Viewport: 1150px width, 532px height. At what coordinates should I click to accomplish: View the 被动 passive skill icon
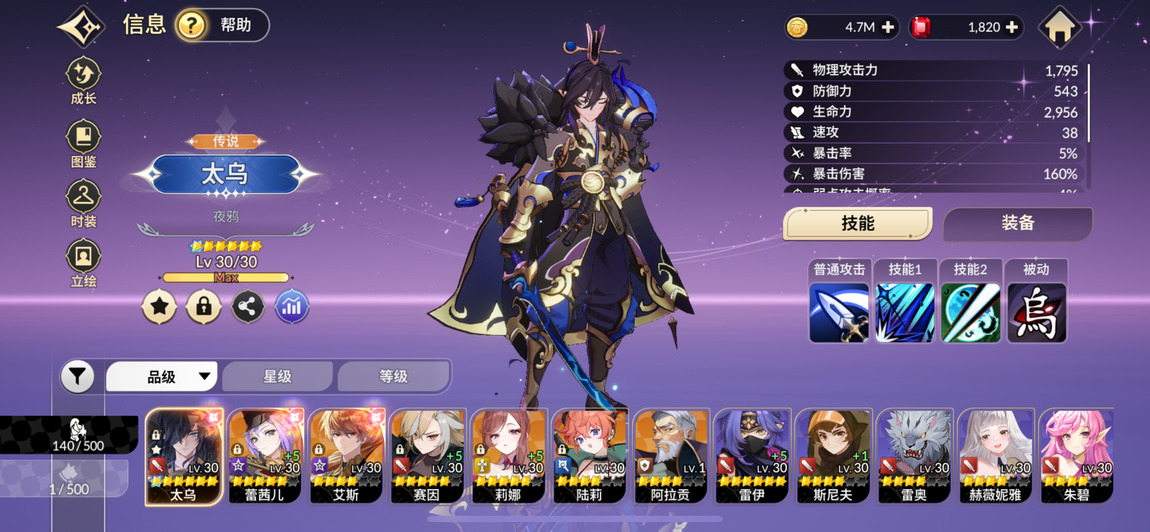pyautogui.click(x=1036, y=311)
